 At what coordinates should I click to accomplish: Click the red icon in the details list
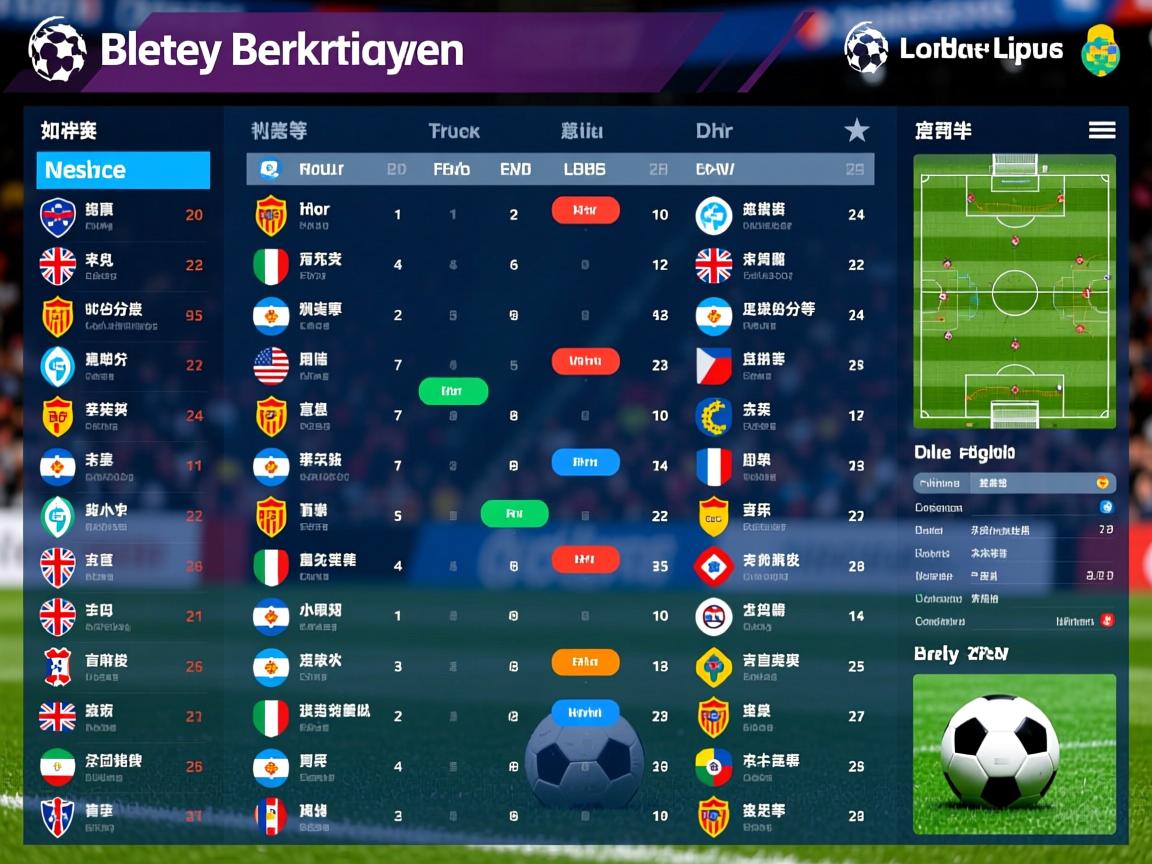pyautogui.click(x=1107, y=621)
